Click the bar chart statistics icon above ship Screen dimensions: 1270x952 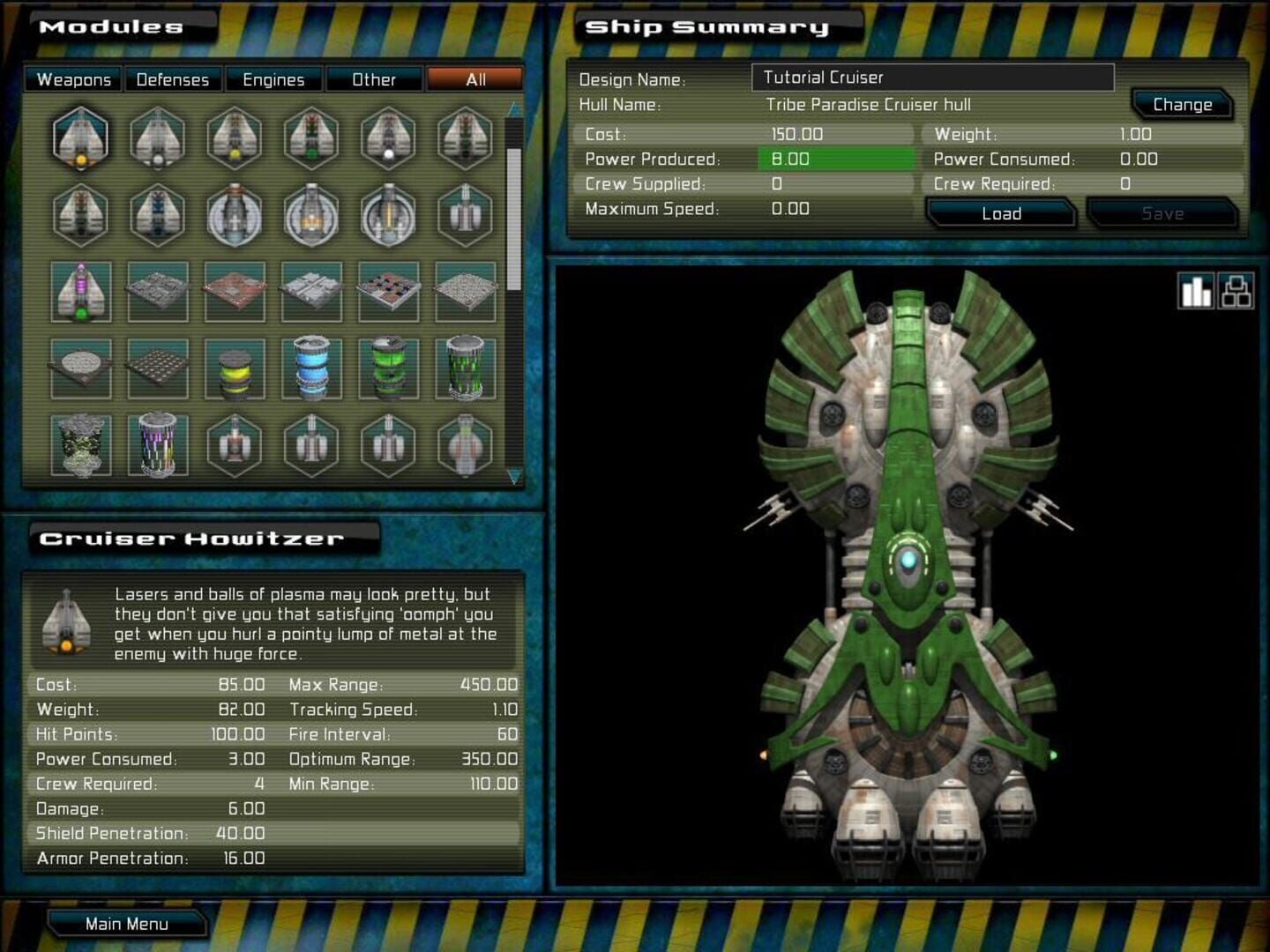pyautogui.click(x=1196, y=291)
